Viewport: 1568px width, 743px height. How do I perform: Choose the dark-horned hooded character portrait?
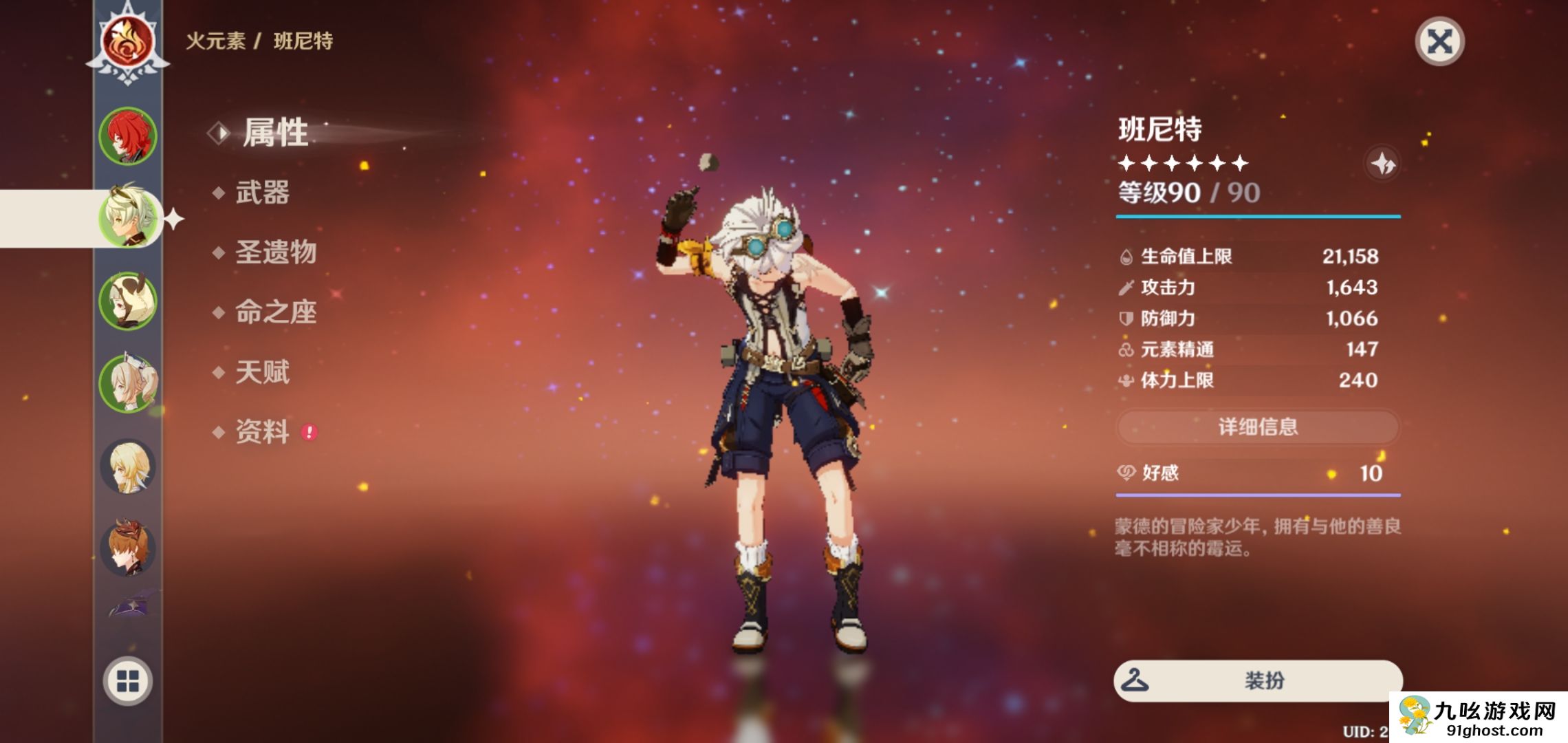(x=128, y=301)
